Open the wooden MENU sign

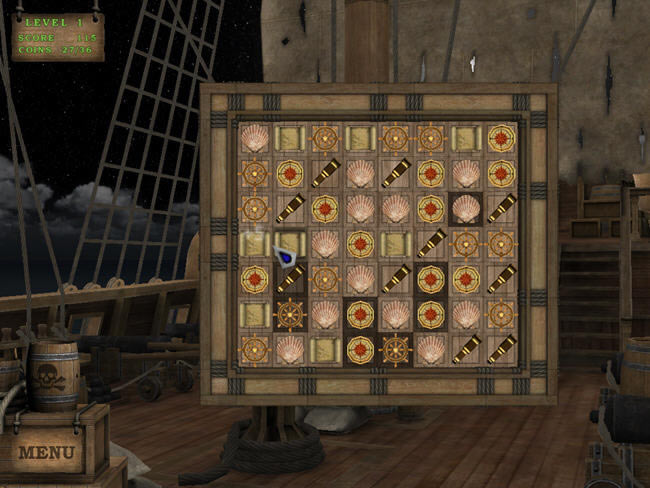coord(47,452)
